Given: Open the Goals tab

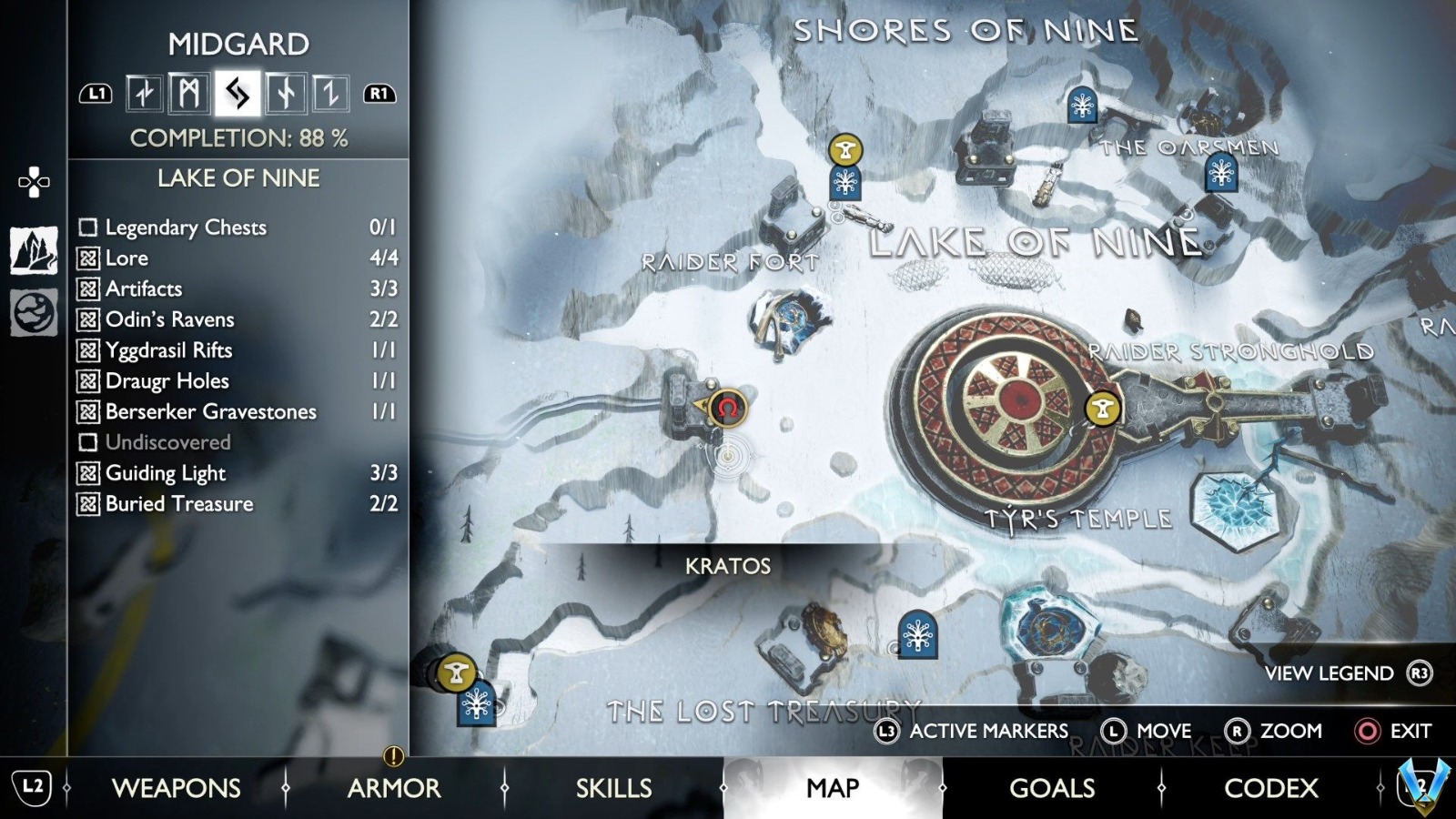Looking at the screenshot, I should point(1052,788).
